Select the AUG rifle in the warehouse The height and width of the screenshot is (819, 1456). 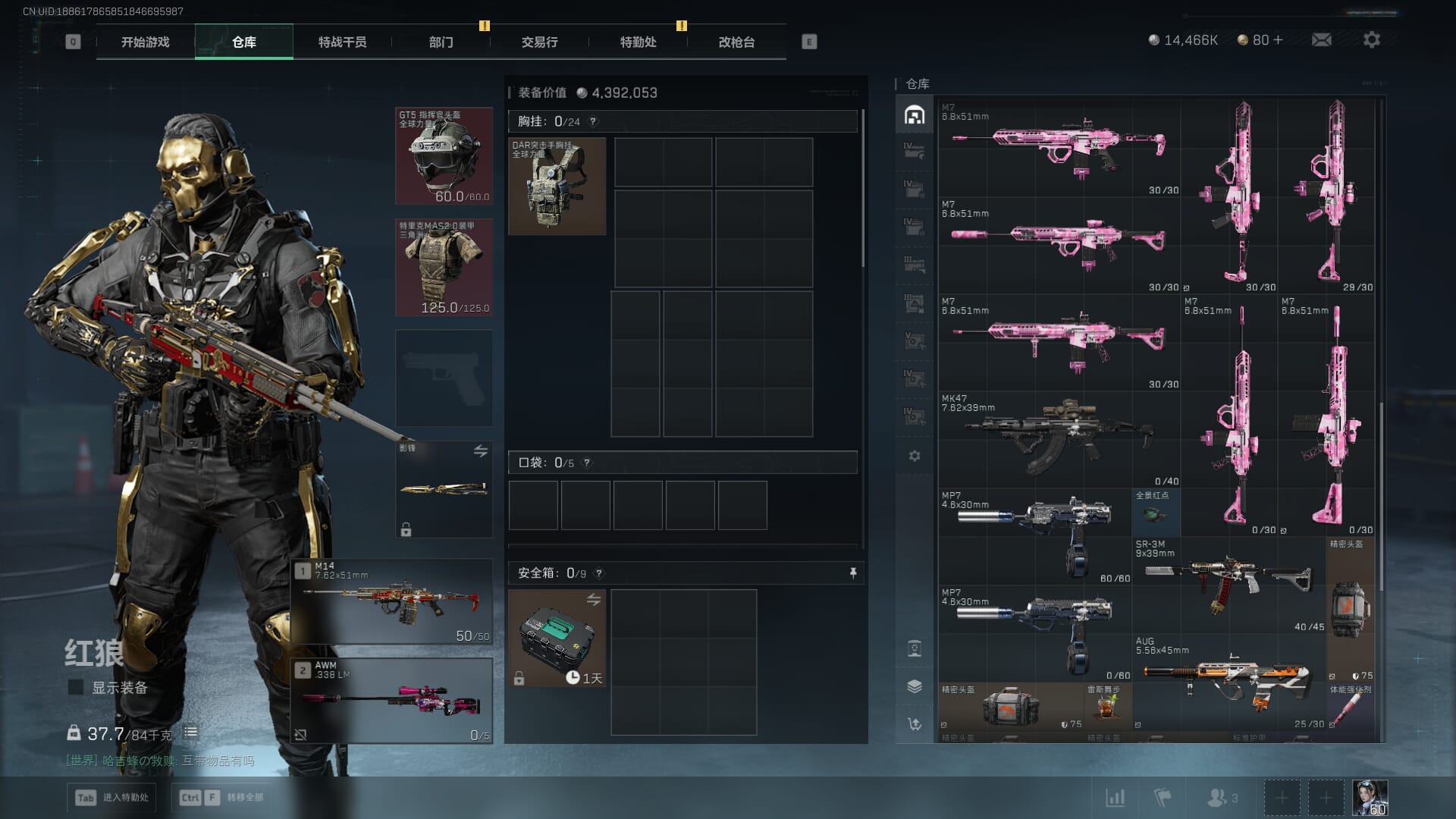1228,682
